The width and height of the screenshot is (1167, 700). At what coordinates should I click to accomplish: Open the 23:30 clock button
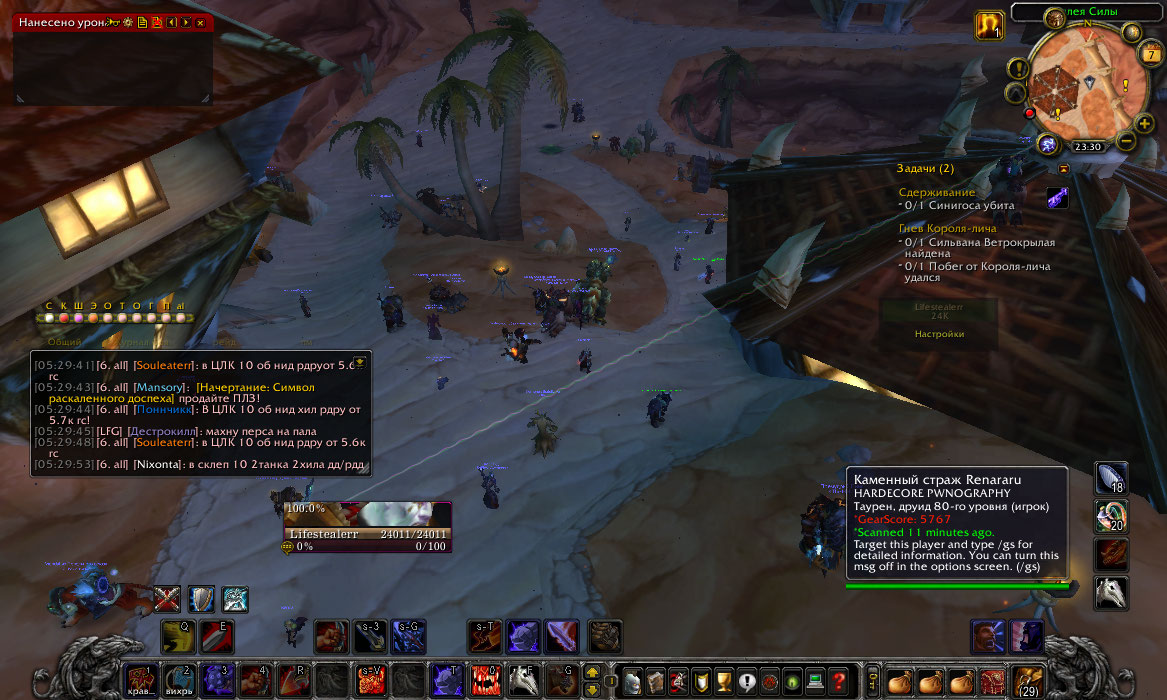pos(1087,146)
